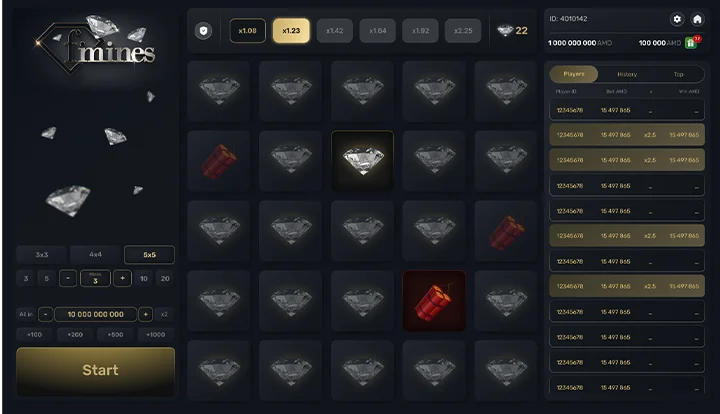The height and width of the screenshot is (414, 720).
Task: Click the All in bet button
Action: click(26, 314)
